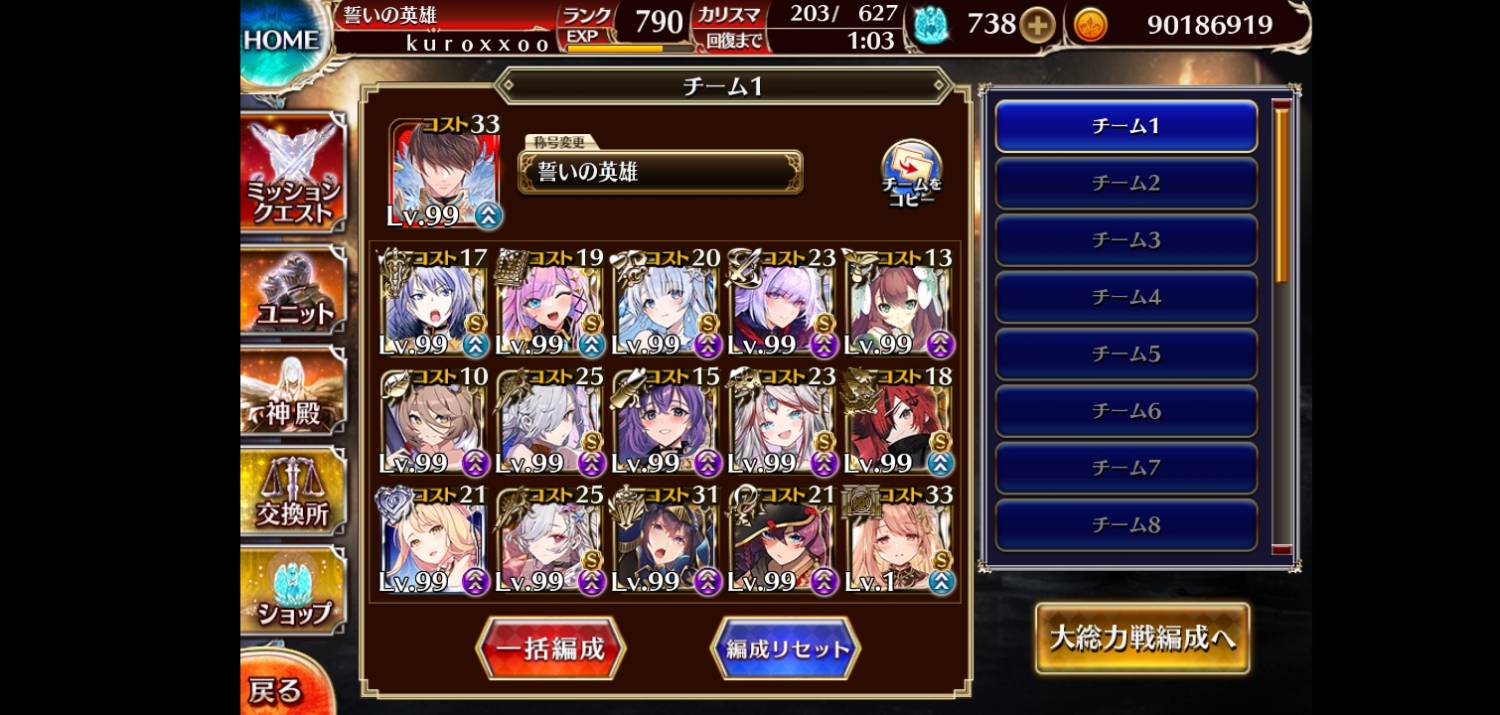Select チーム5 from team list
The image size is (1500, 715).
(1126, 354)
